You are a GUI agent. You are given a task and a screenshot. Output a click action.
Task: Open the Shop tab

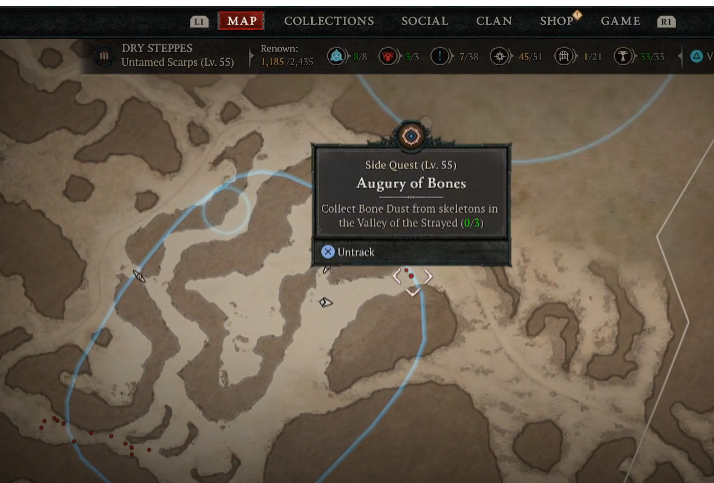click(x=556, y=21)
